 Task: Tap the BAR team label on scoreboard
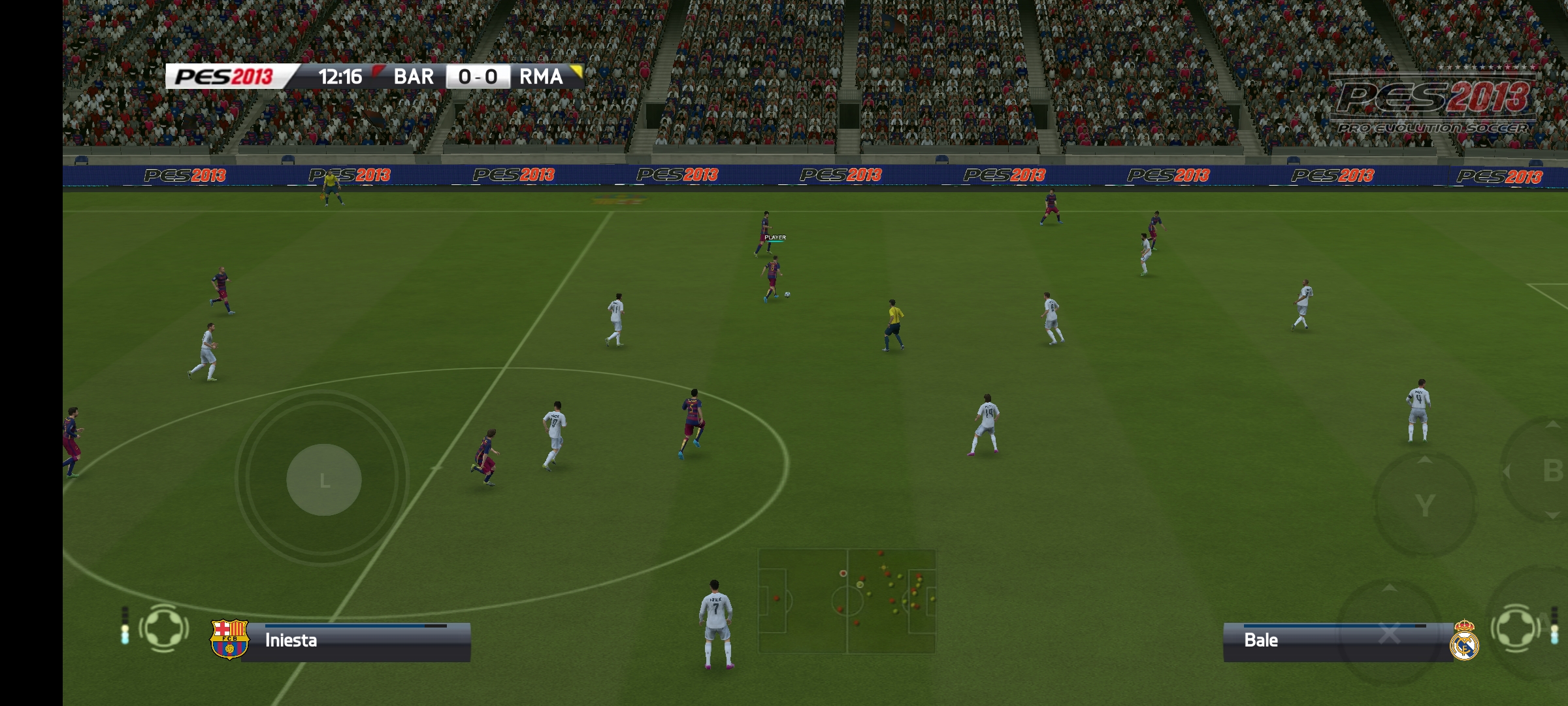coord(412,76)
